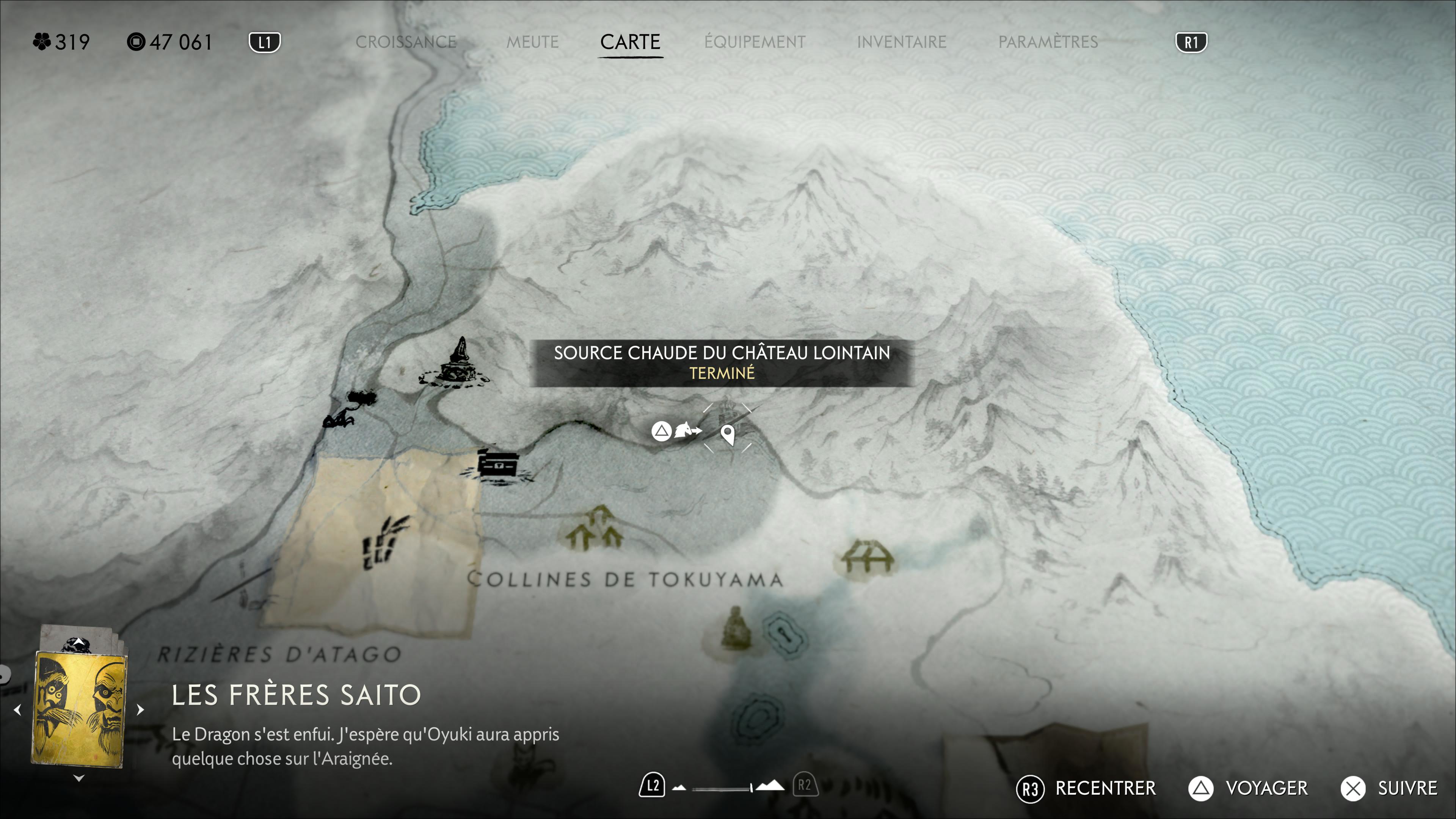Open the Inventaire tab
The image size is (1456, 819).
click(901, 42)
